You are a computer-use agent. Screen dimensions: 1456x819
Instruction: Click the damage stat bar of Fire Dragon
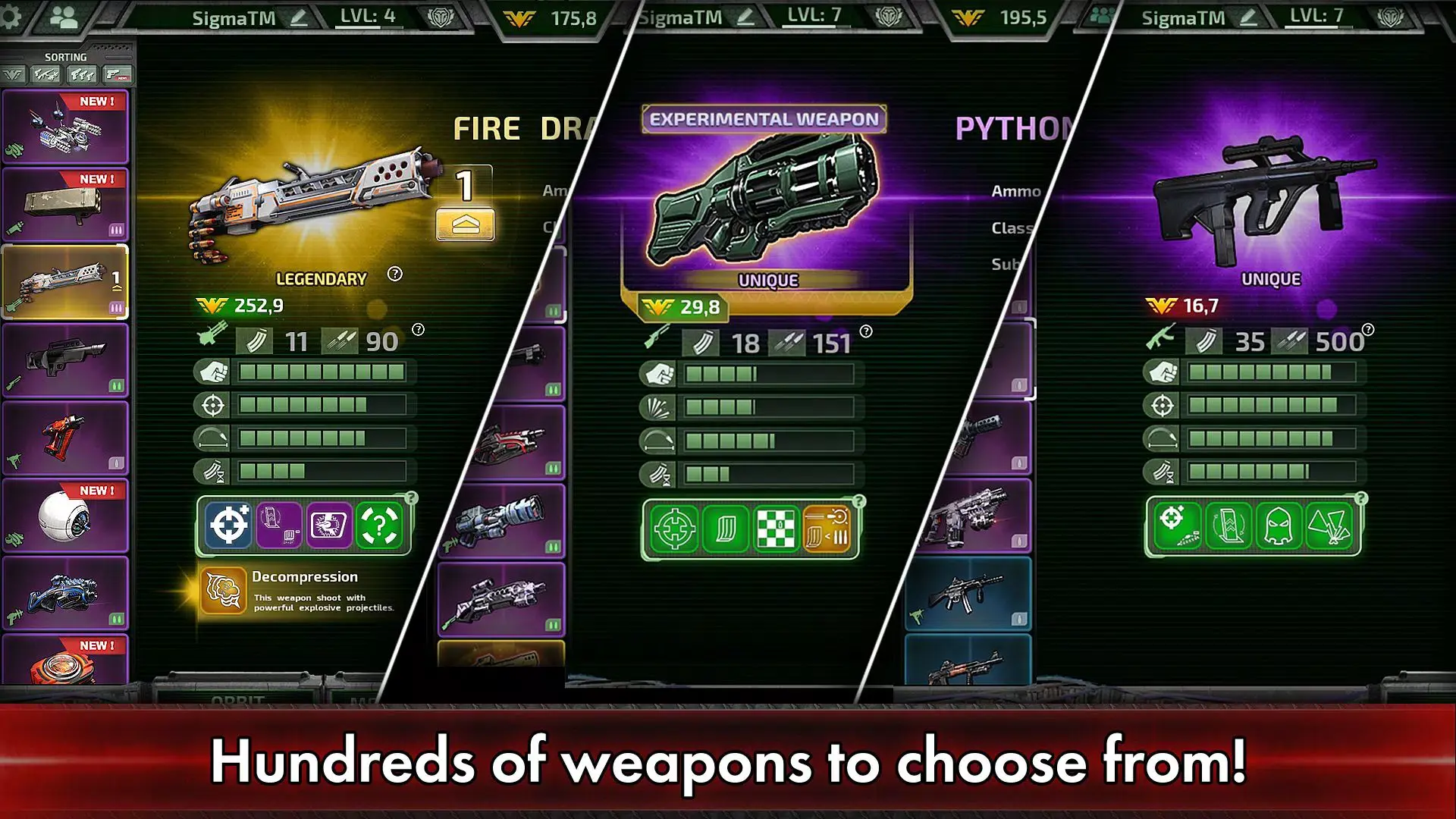pyautogui.click(x=326, y=372)
